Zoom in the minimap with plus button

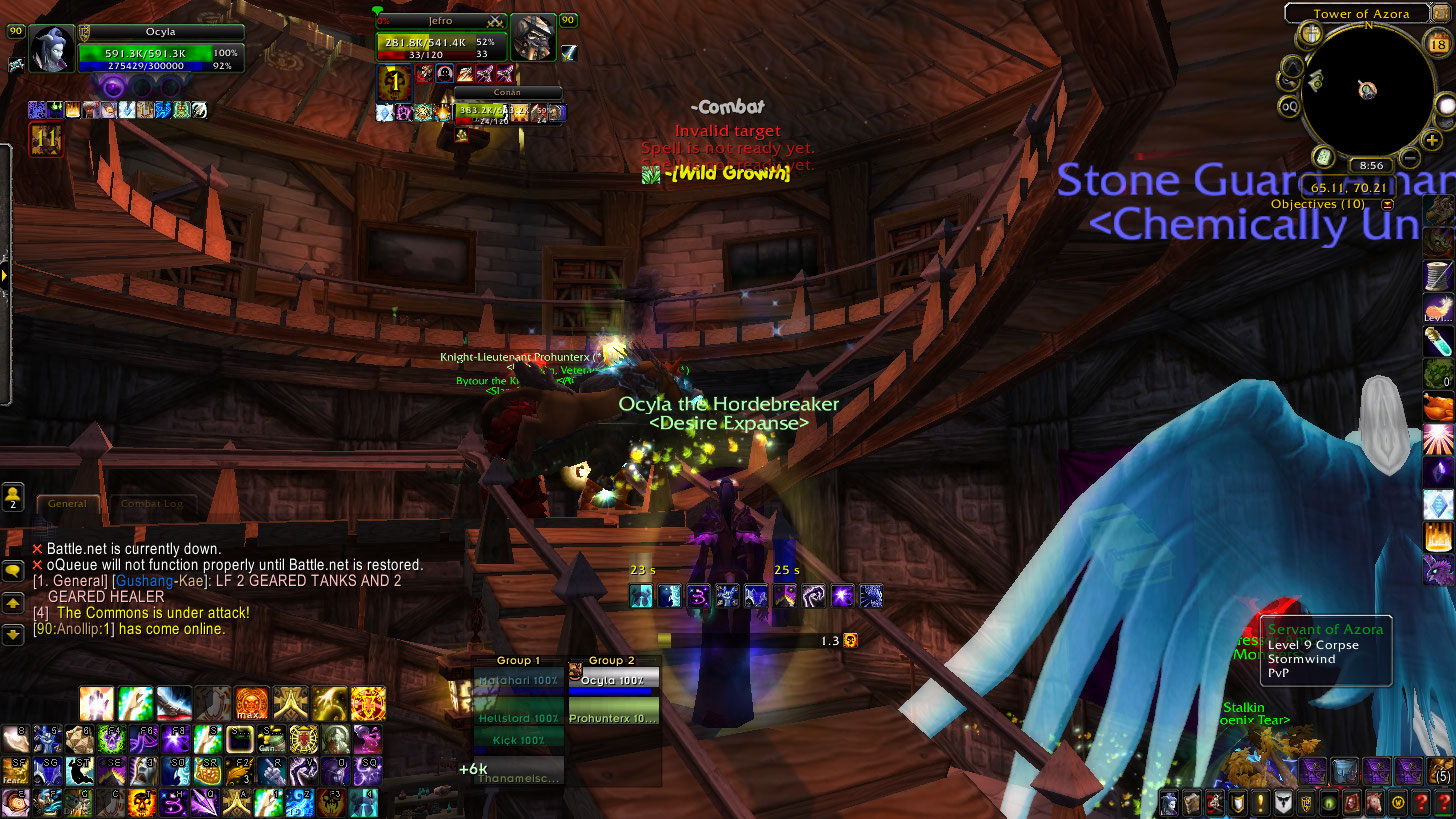tap(1433, 142)
